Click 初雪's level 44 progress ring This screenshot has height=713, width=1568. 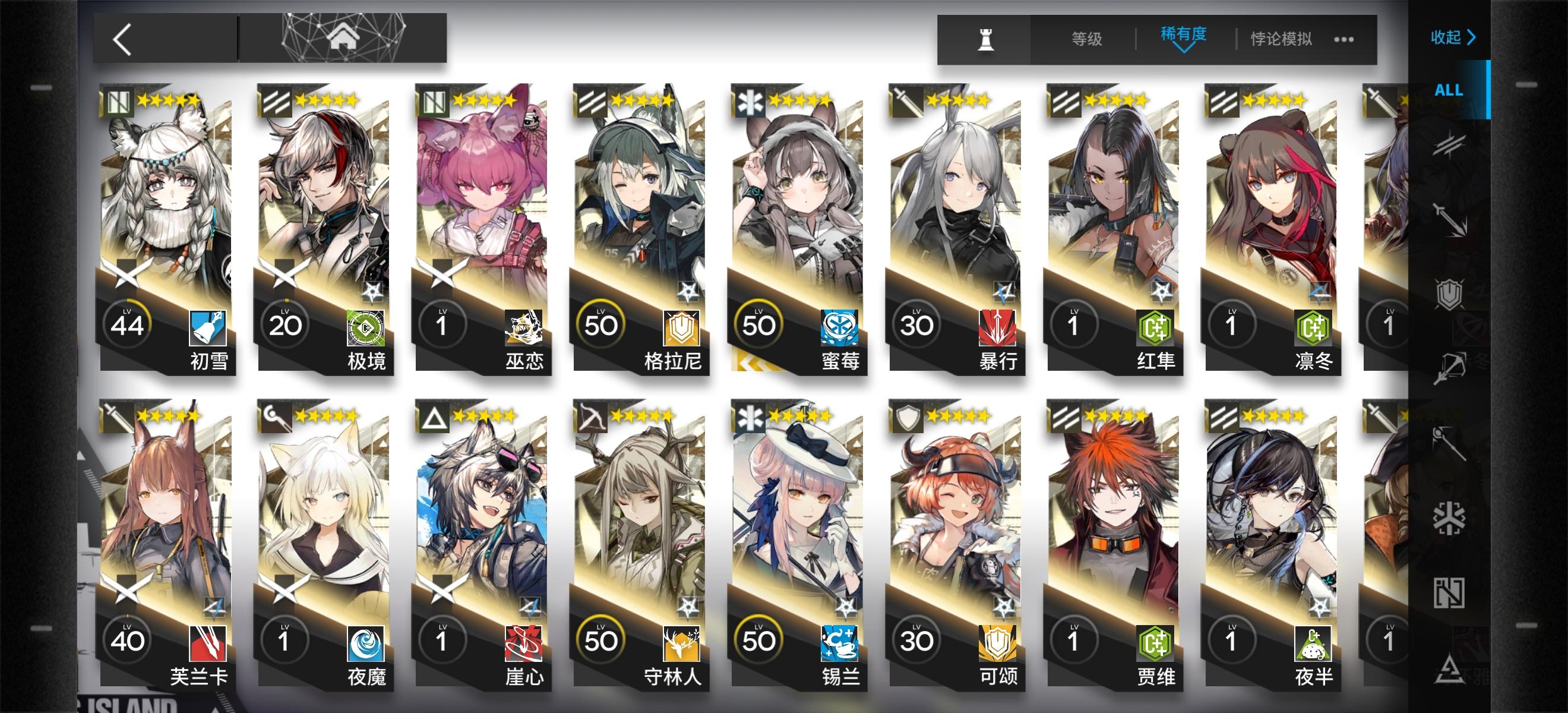point(126,325)
